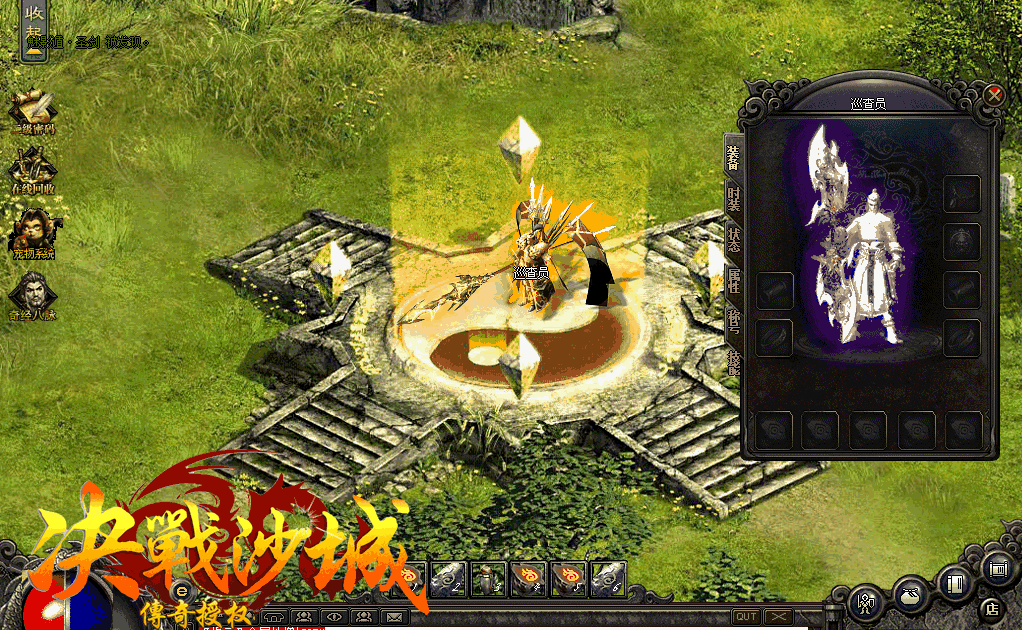Image resolution: width=1022 pixels, height=630 pixels.
Task: Open the mail envelope button
Action: [393, 617]
